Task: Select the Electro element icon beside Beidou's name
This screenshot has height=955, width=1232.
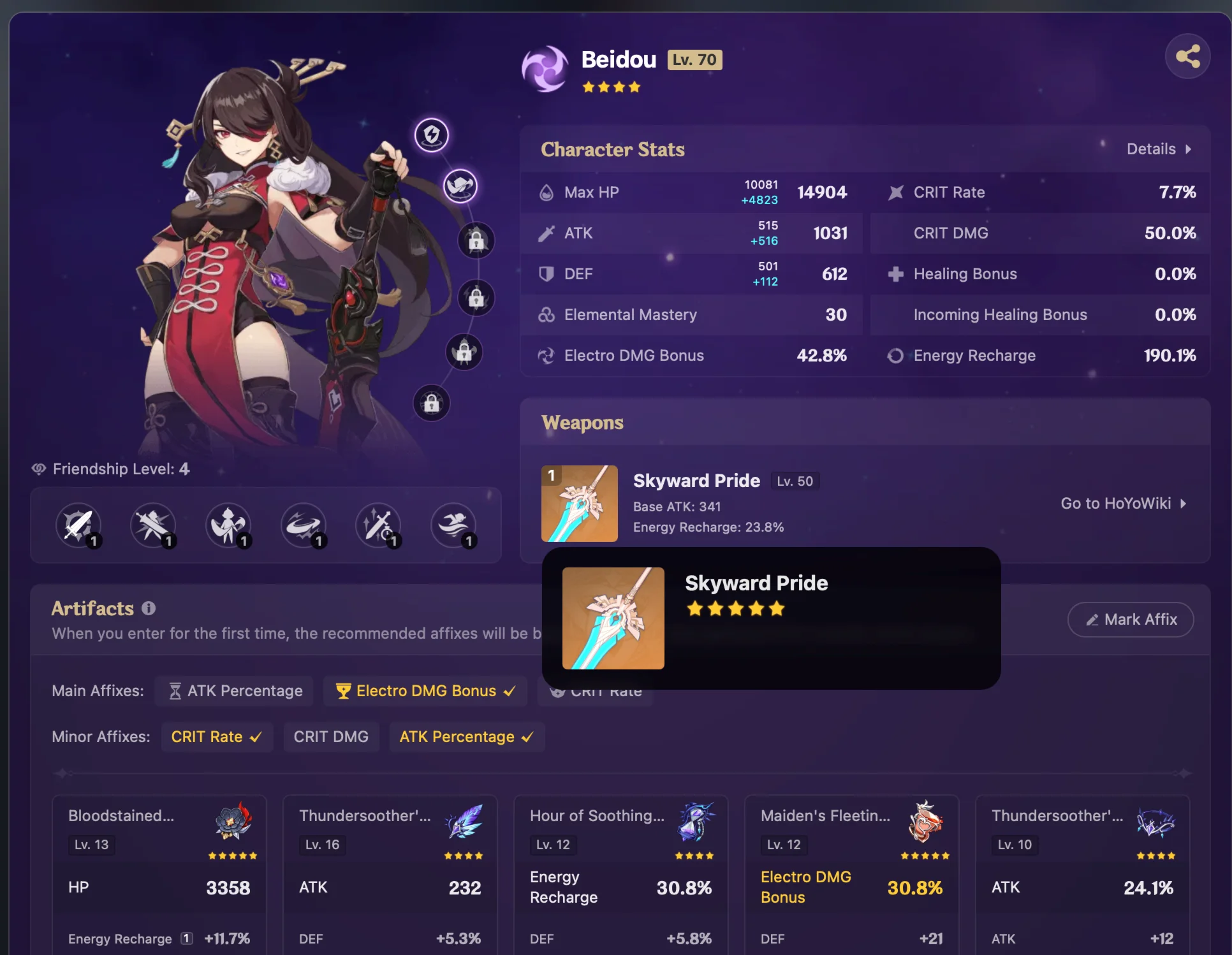Action: [x=545, y=68]
